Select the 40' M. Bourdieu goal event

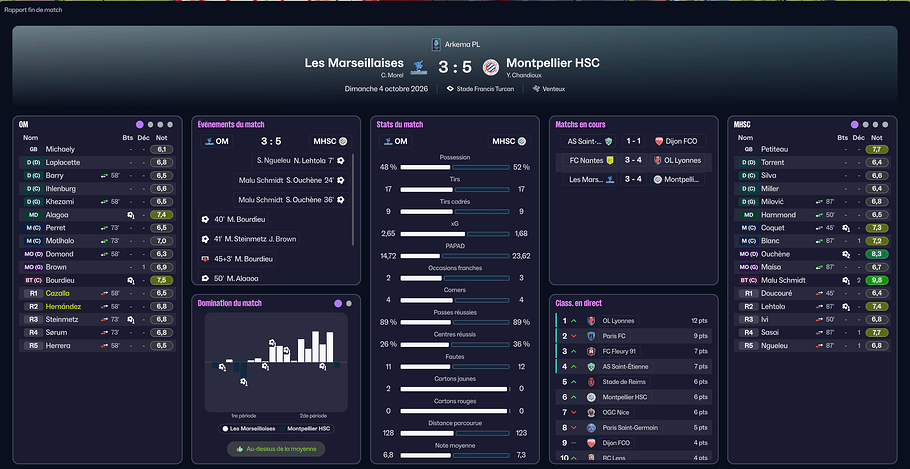click(x=240, y=219)
